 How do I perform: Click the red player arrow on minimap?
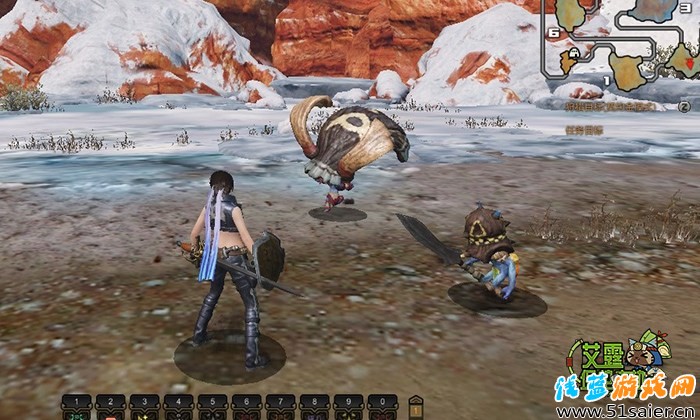coord(689,64)
